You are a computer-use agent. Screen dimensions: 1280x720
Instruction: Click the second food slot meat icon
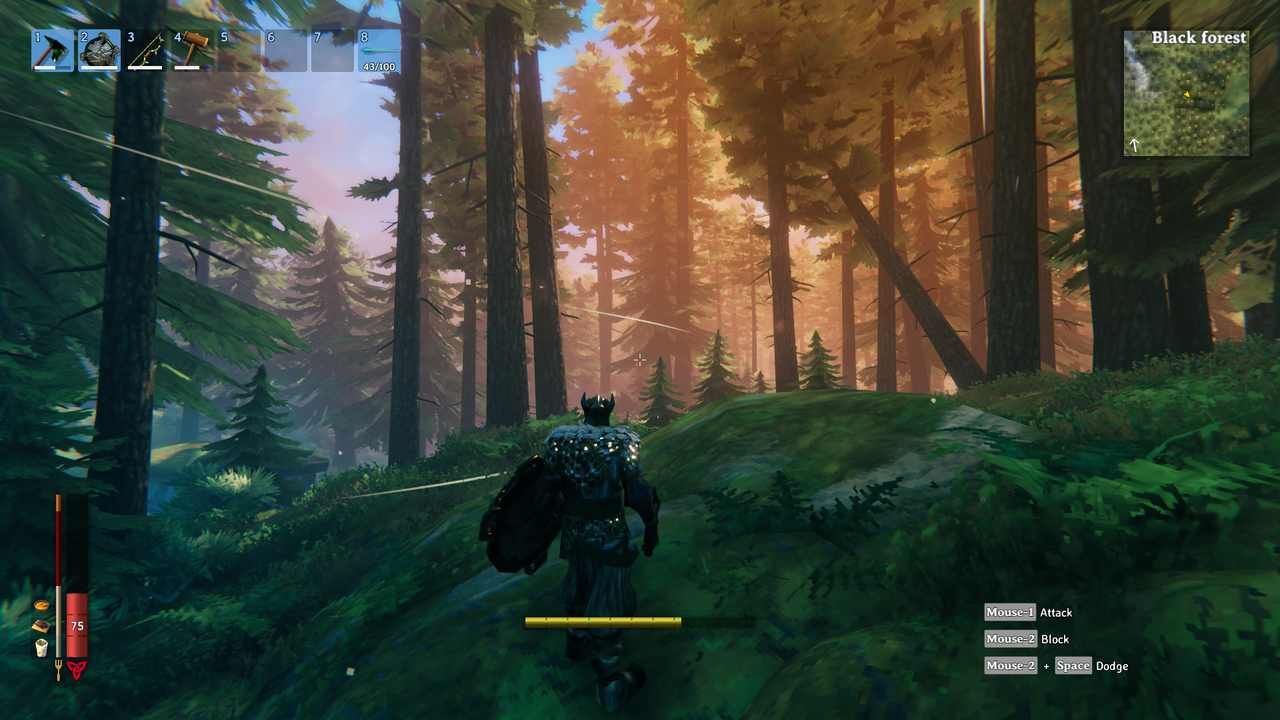pos(43,625)
